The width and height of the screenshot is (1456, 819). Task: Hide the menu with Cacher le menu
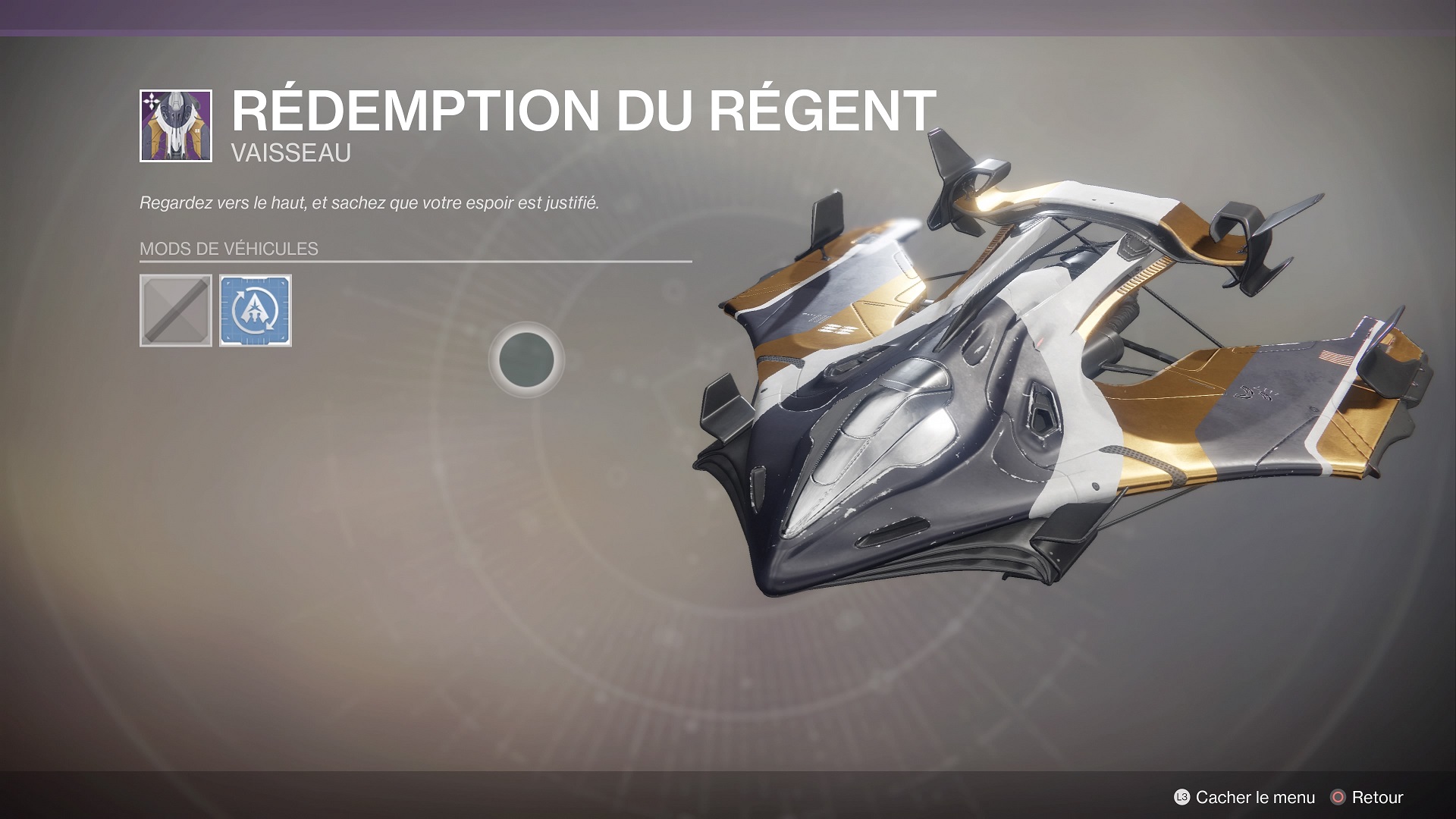pos(1244,797)
